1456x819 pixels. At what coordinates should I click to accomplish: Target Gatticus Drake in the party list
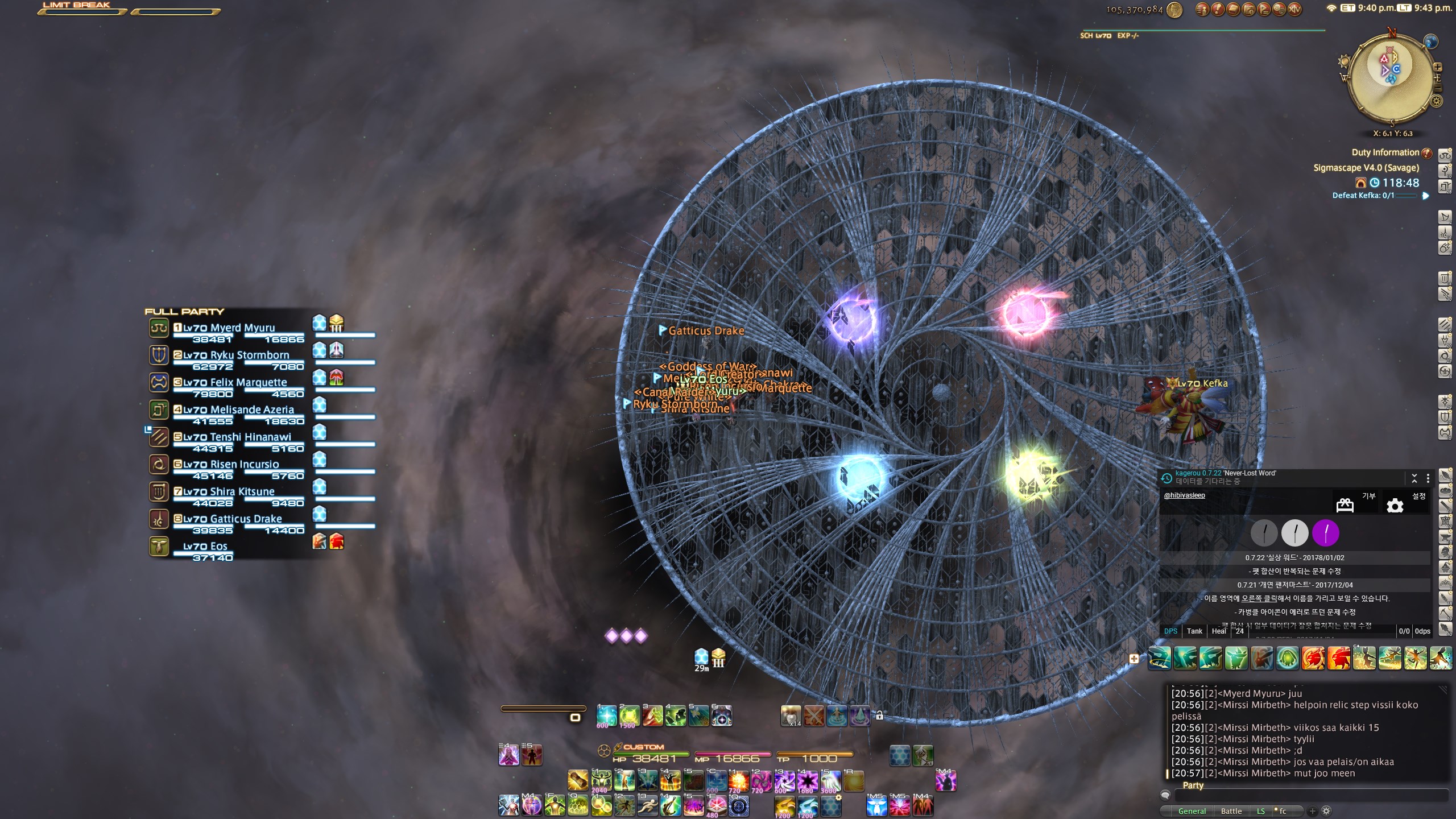[246, 519]
